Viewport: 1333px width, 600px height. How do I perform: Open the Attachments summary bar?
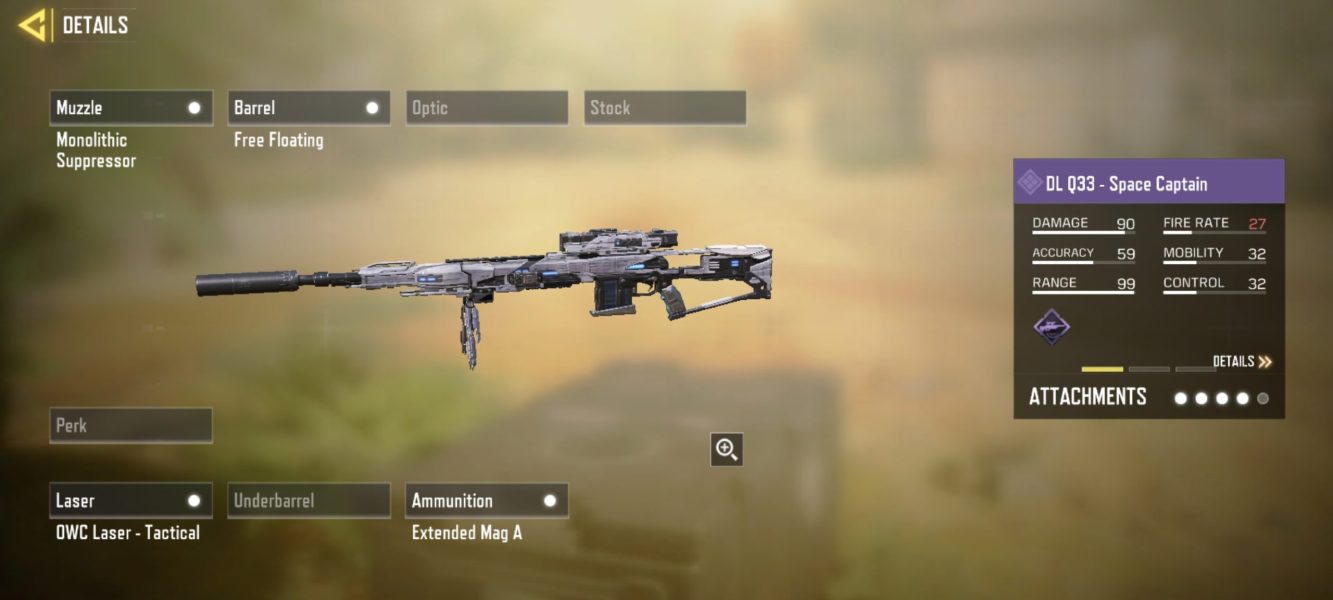click(1148, 397)
